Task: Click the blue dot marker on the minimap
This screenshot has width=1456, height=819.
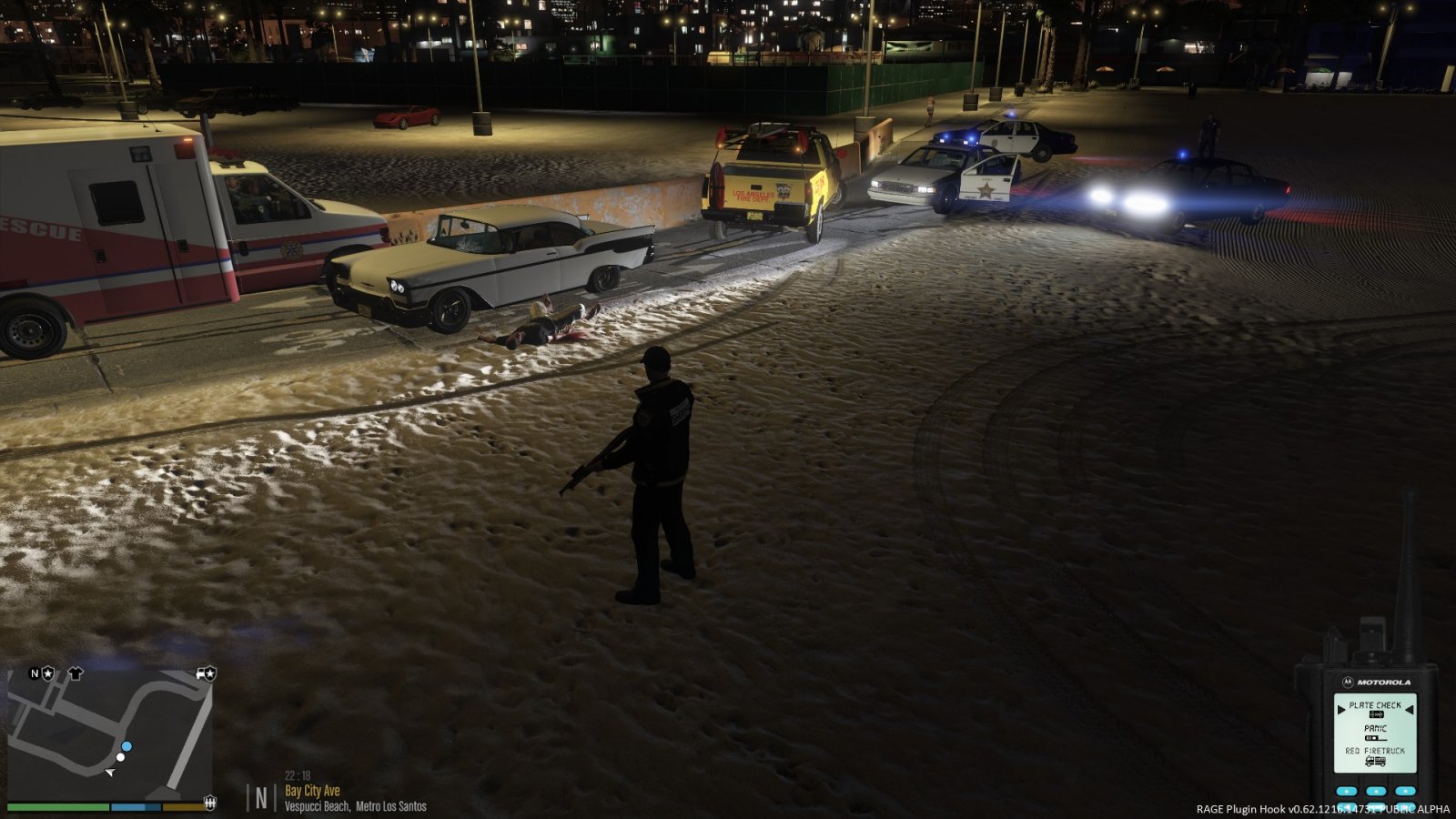Action: point(126,746)
